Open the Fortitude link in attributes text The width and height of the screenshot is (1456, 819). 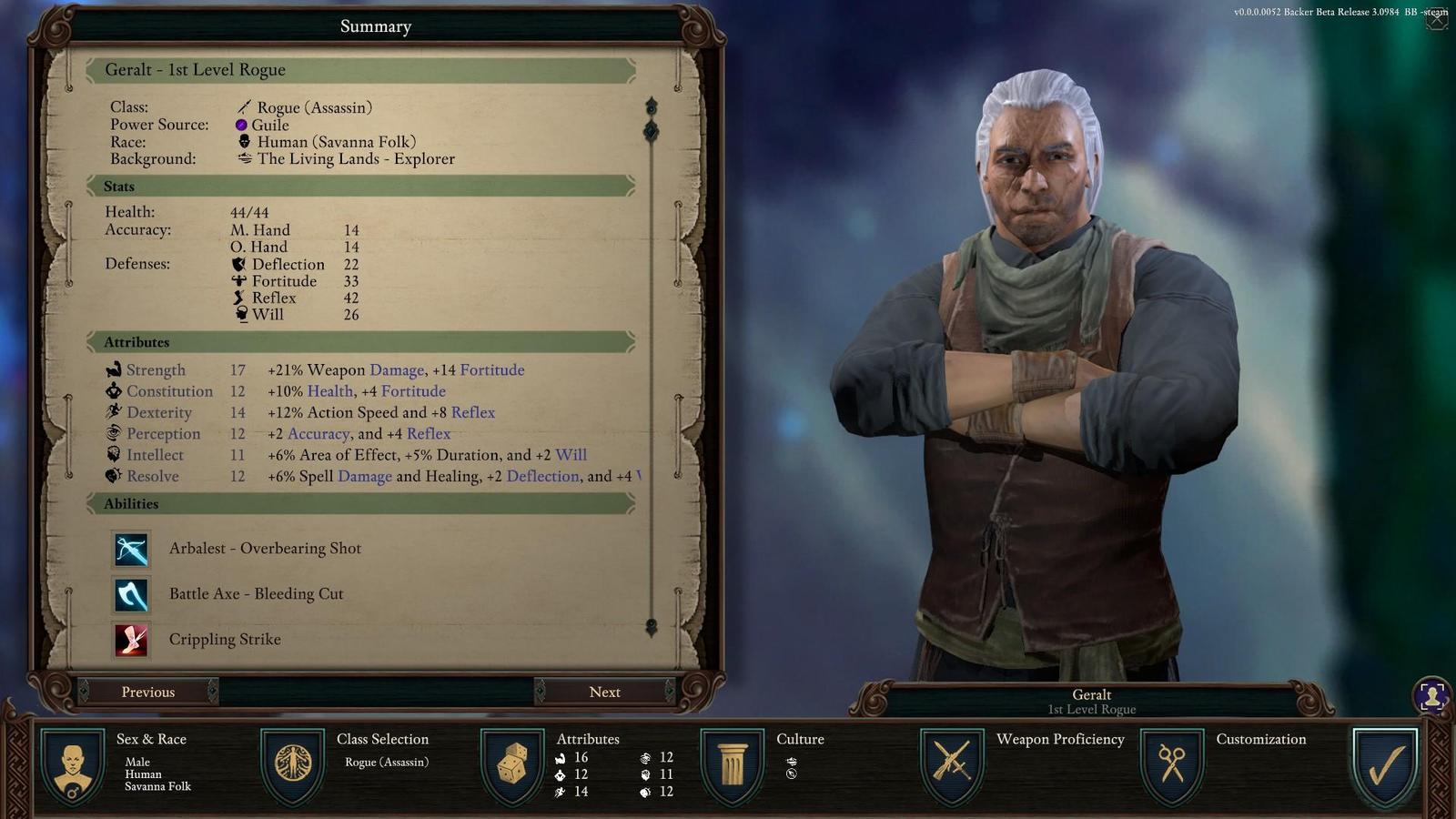point(494,369)
